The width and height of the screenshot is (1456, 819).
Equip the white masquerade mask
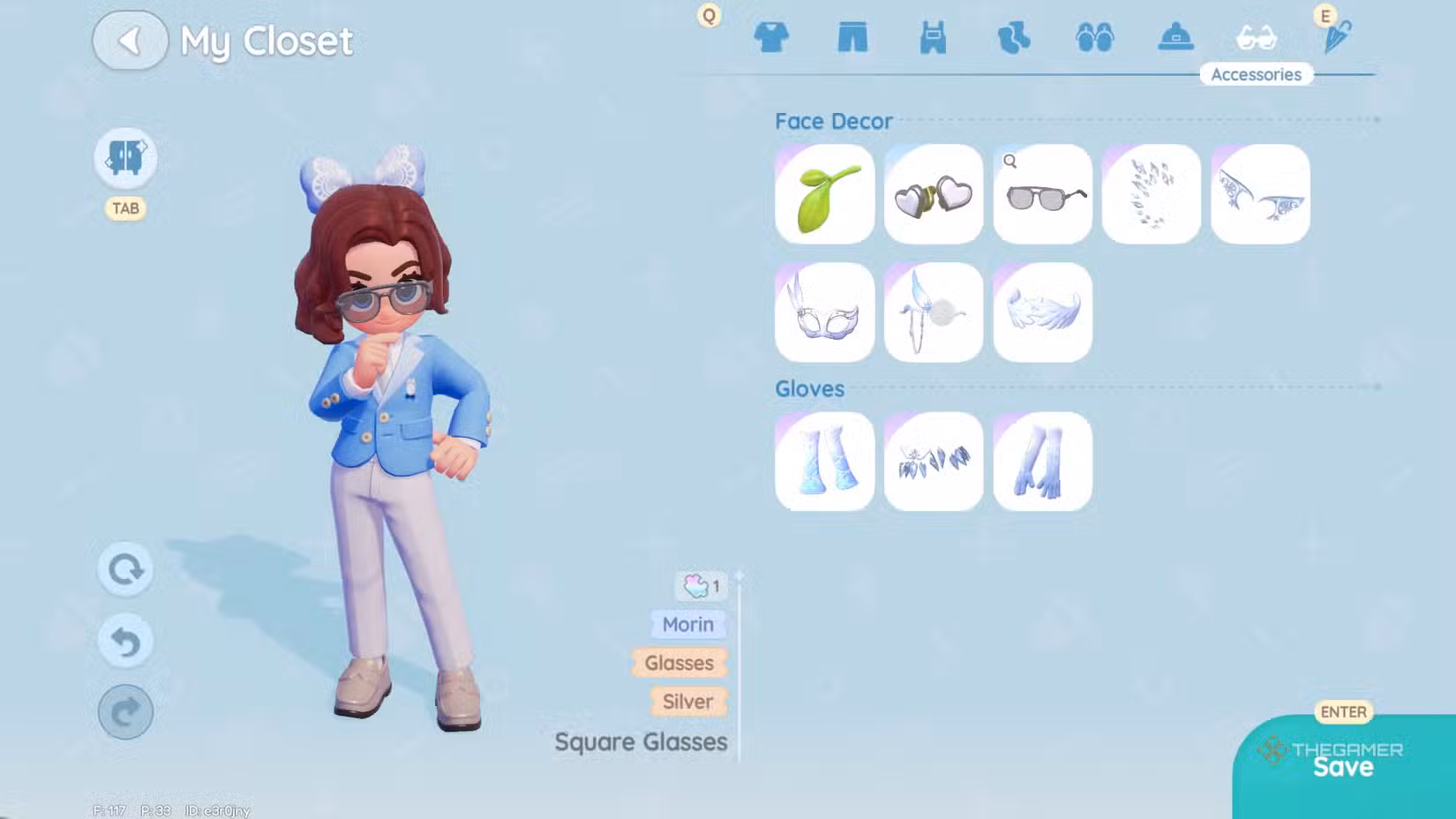(x=824, y=312)
